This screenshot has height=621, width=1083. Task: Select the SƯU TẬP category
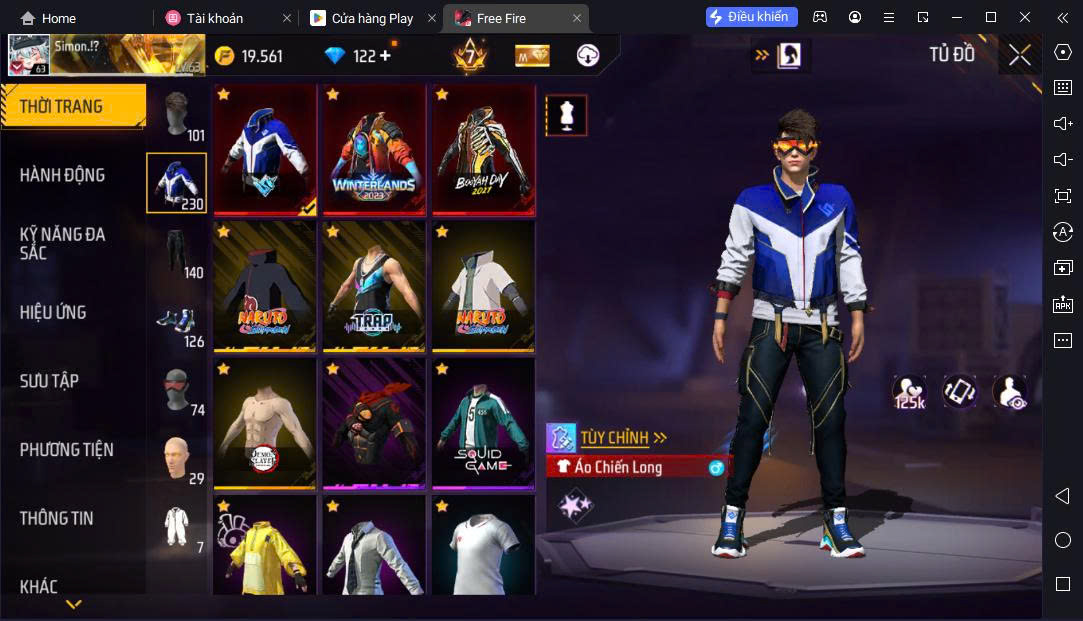(49, 381)
